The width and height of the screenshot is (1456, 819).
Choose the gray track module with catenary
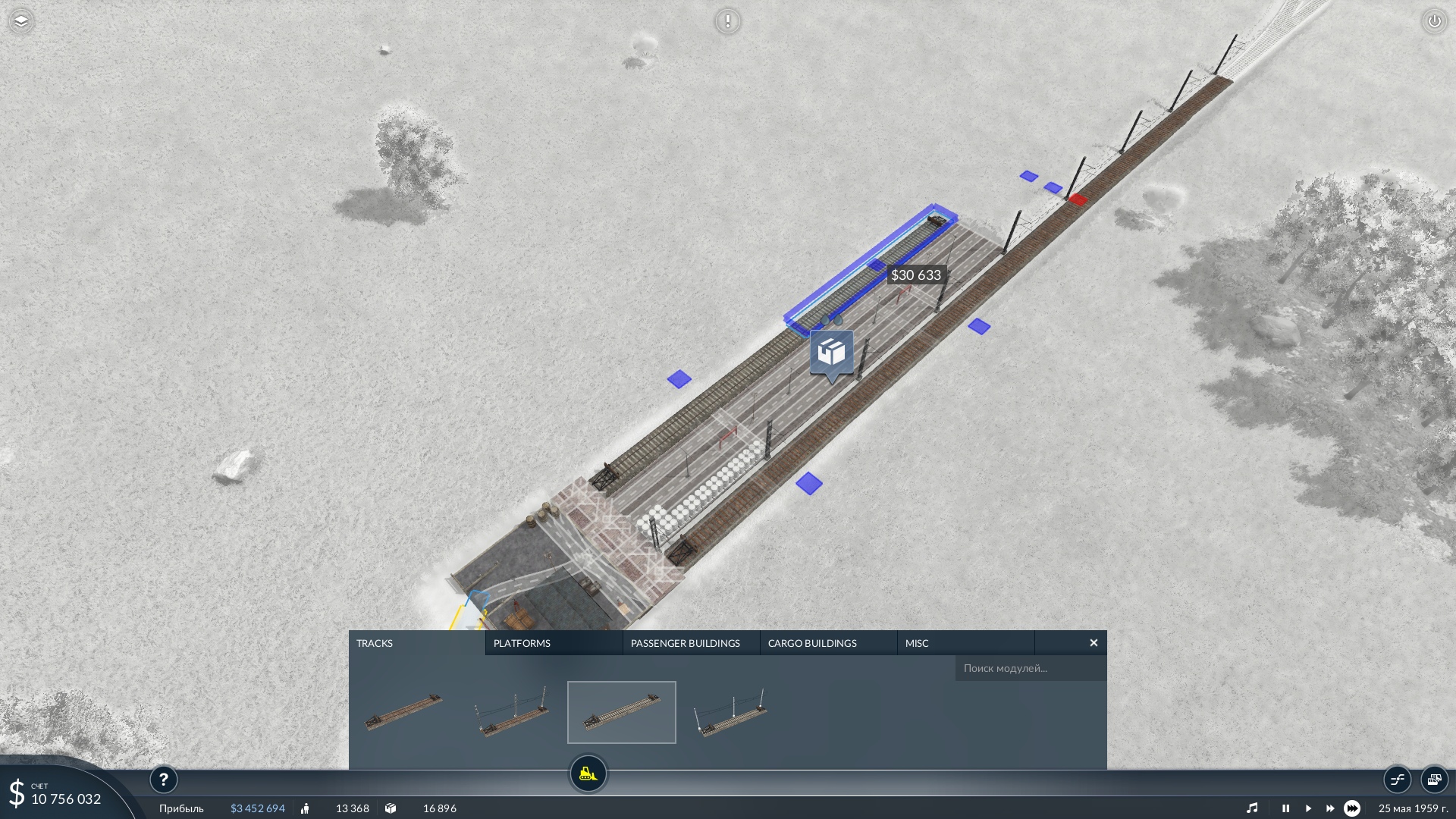point(731,712)
